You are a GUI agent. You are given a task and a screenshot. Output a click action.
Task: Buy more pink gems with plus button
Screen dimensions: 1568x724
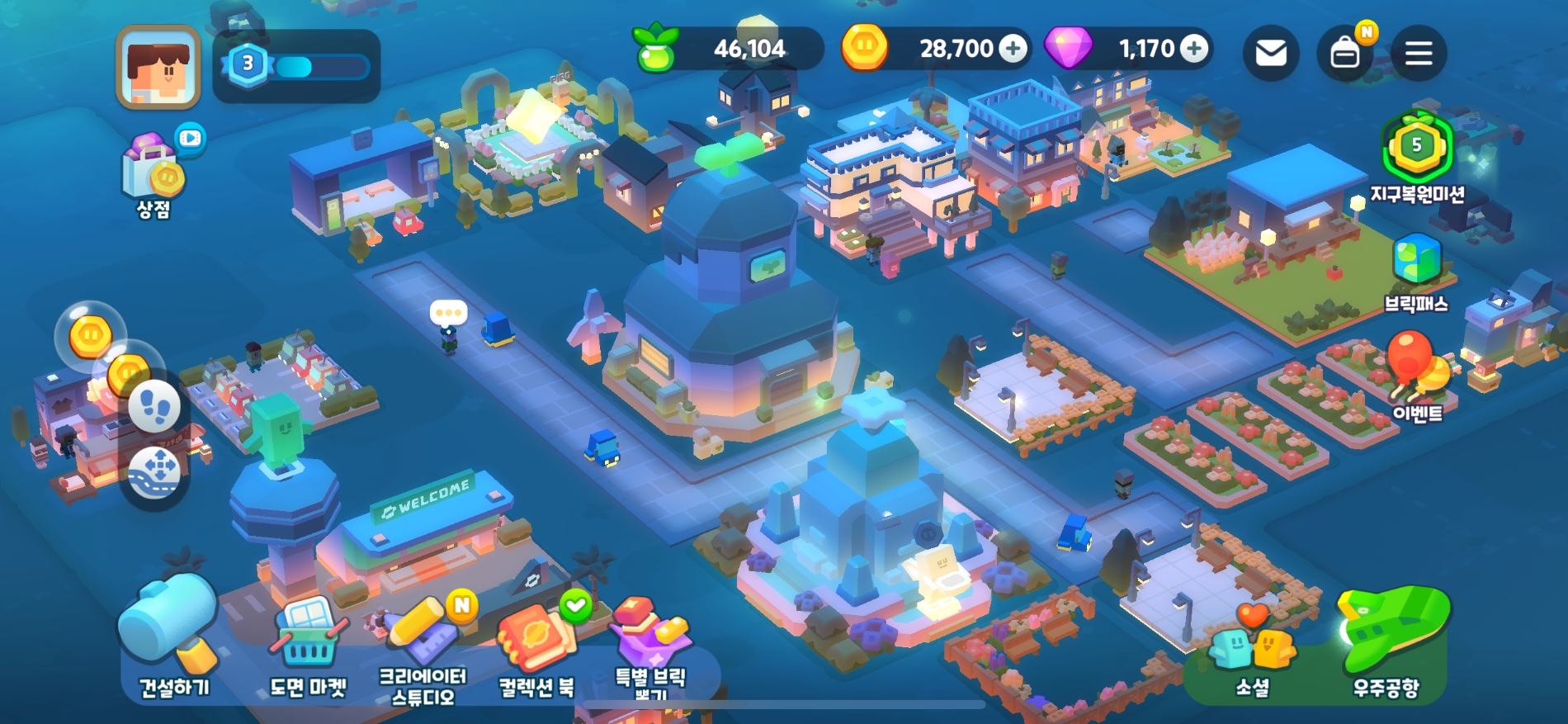1193,49
